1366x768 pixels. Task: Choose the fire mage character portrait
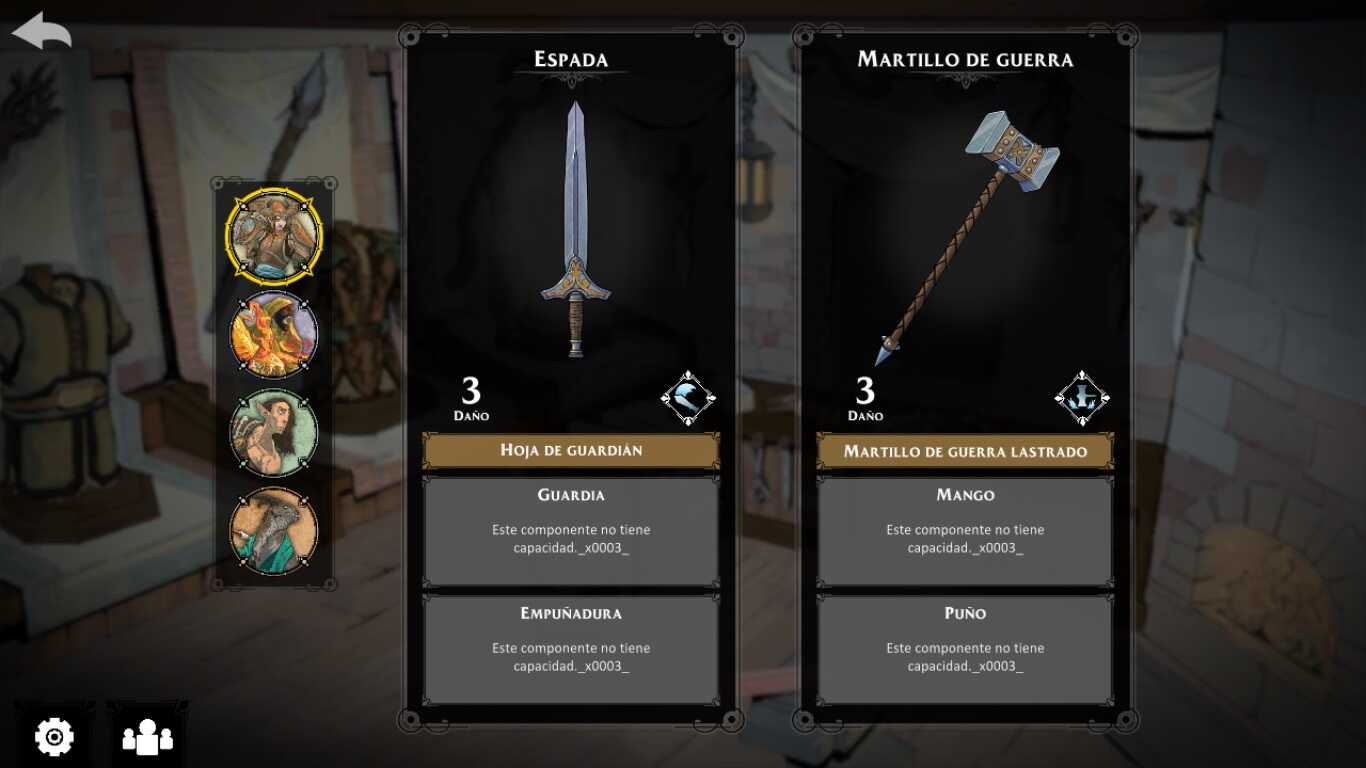point(273,335)
